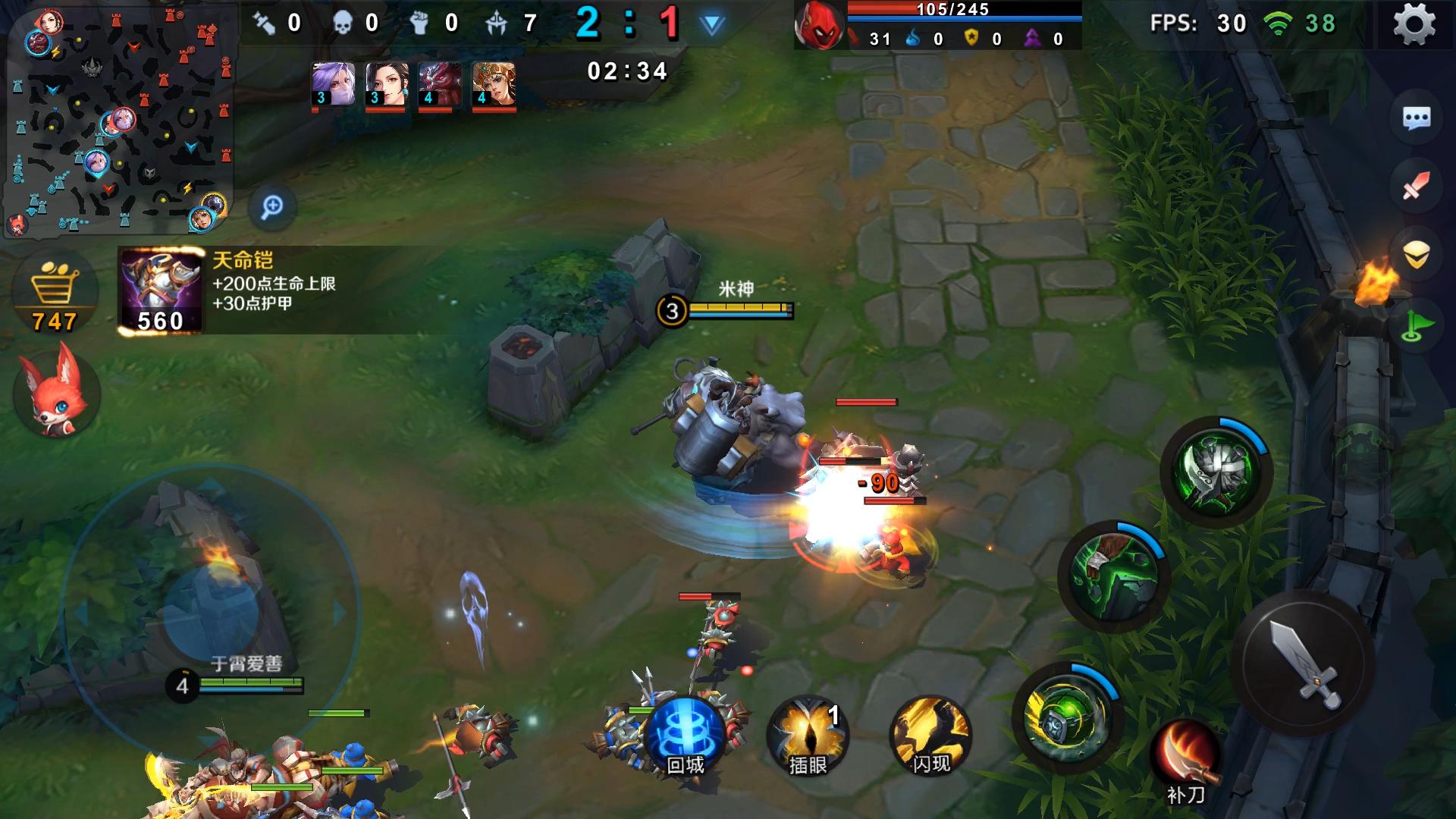Open the settings gear menu

coord(1414,24)
